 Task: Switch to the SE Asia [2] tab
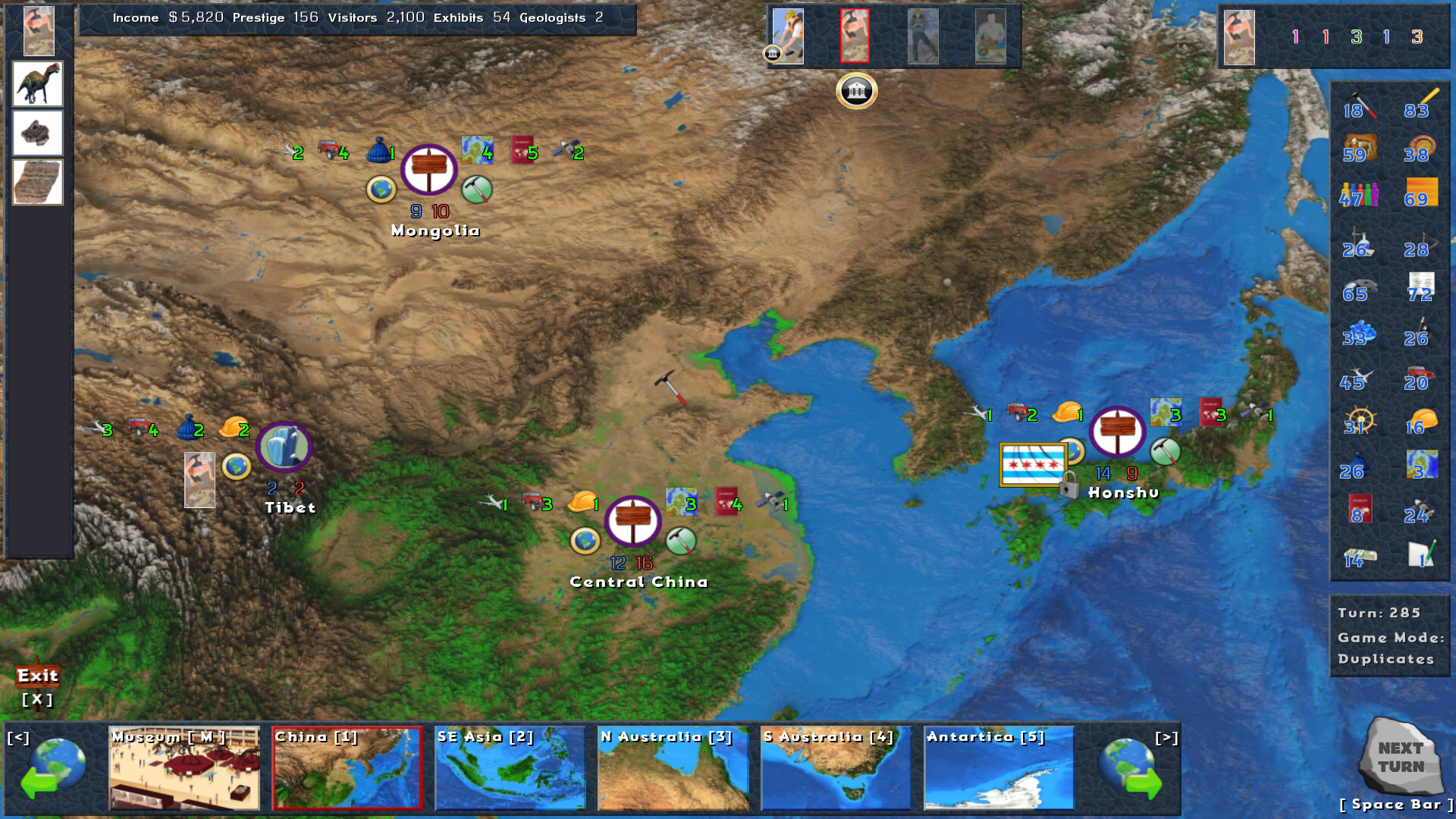tap(510, 767)
